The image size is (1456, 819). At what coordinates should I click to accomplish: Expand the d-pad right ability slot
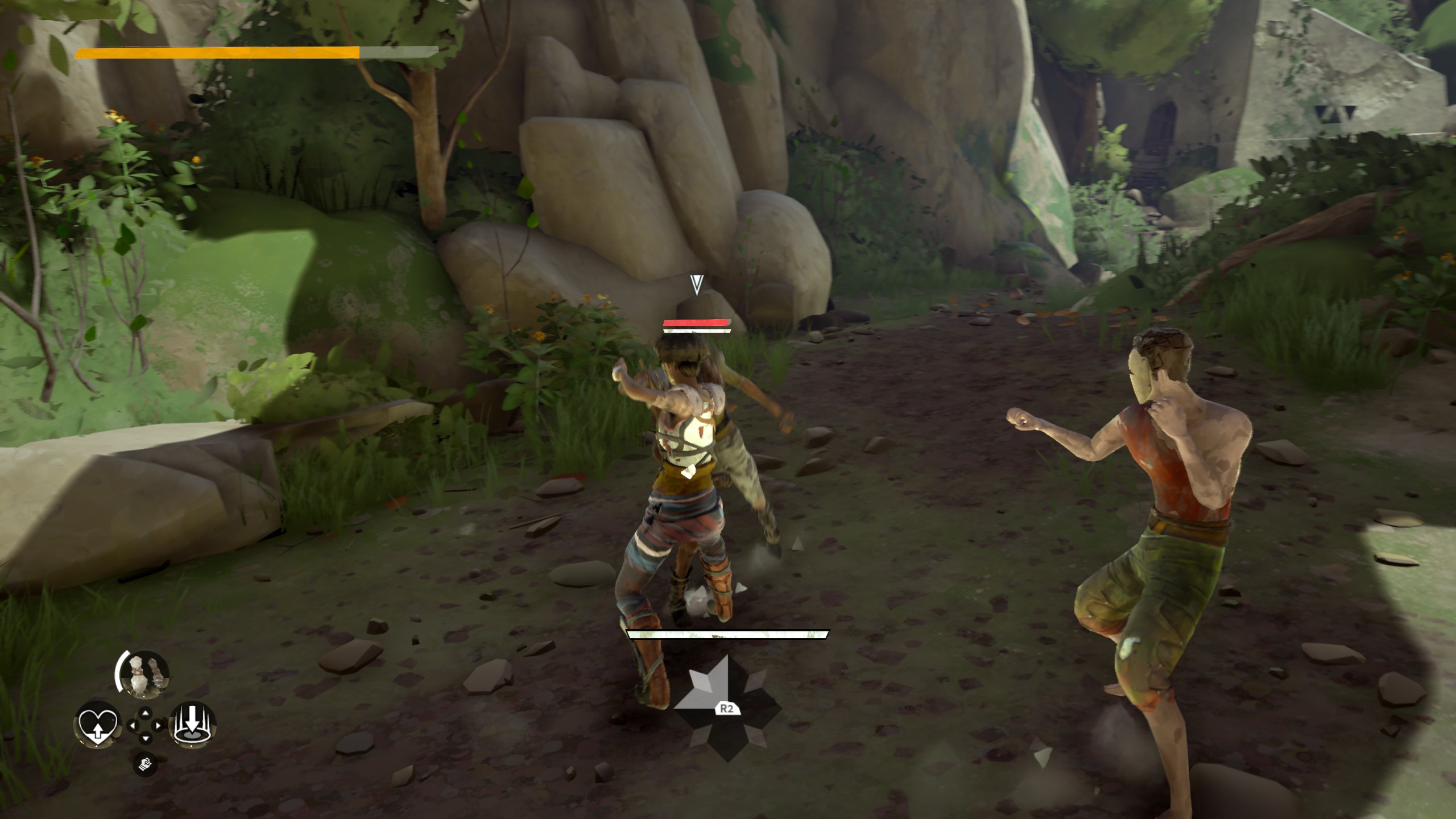(x=157, y=725)
